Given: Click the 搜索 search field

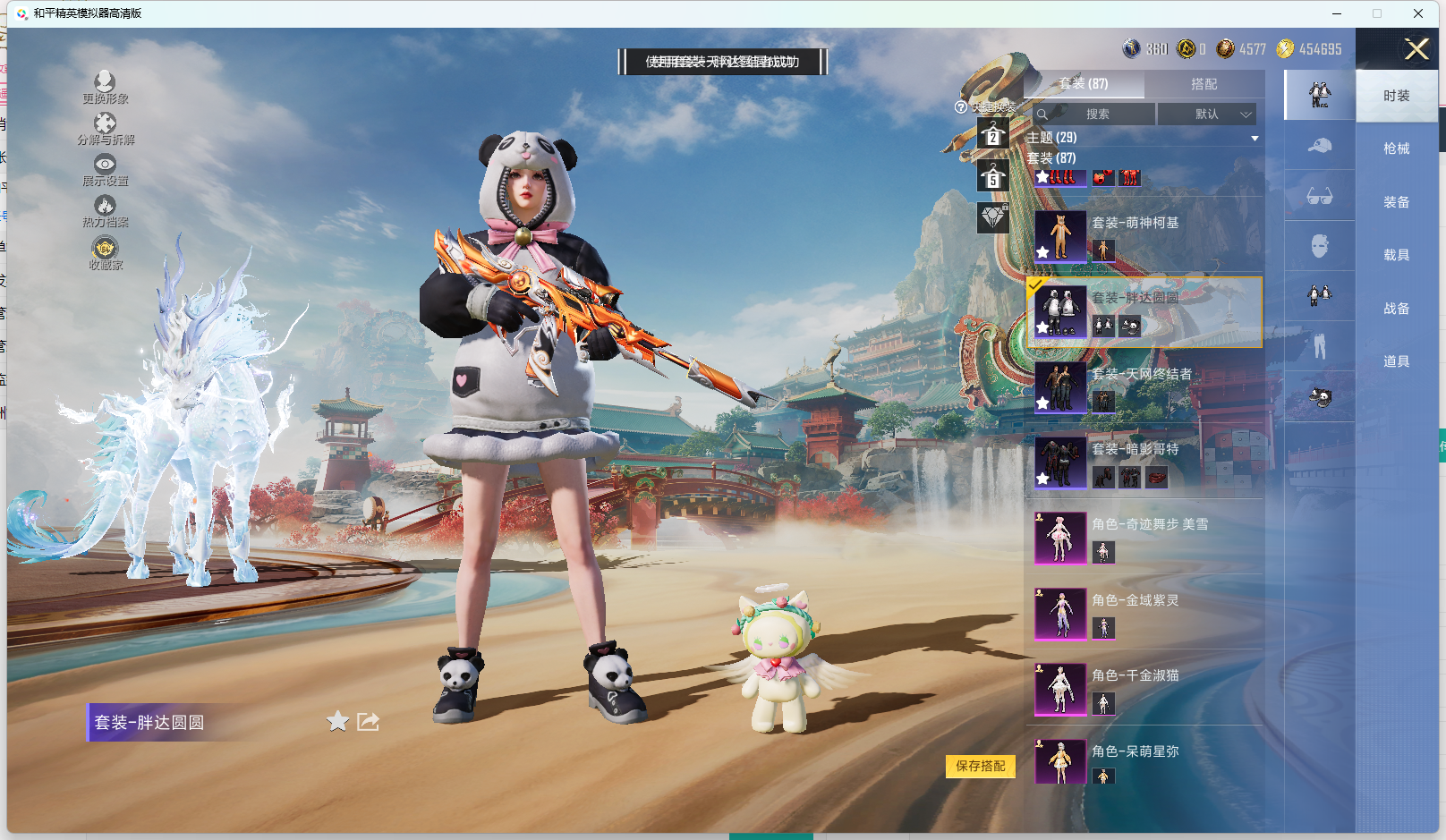Looking at the screenshot, I should tap(1096, 115).
